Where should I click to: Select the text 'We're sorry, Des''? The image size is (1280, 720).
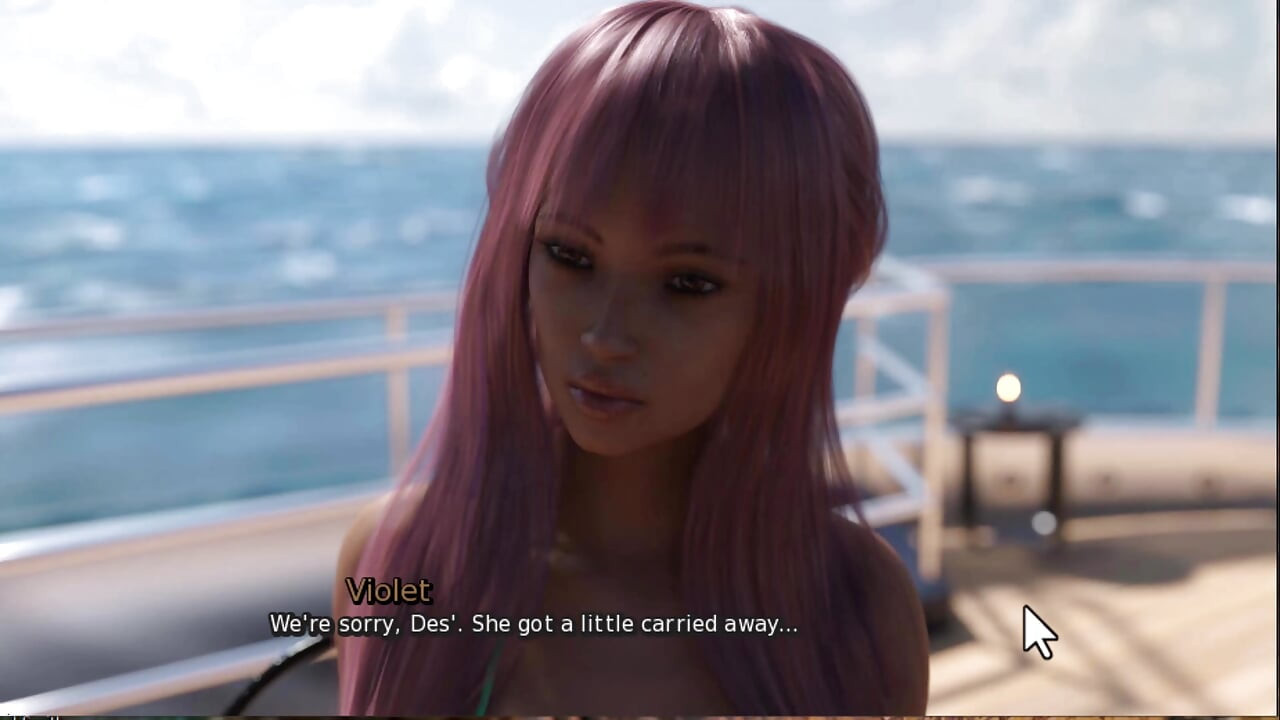point(363,623)
